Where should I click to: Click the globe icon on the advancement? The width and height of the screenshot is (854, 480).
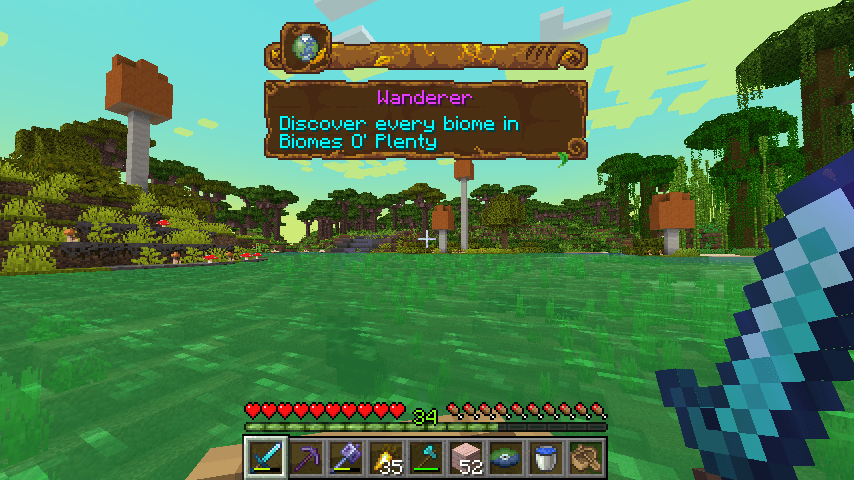coord(305,47)
